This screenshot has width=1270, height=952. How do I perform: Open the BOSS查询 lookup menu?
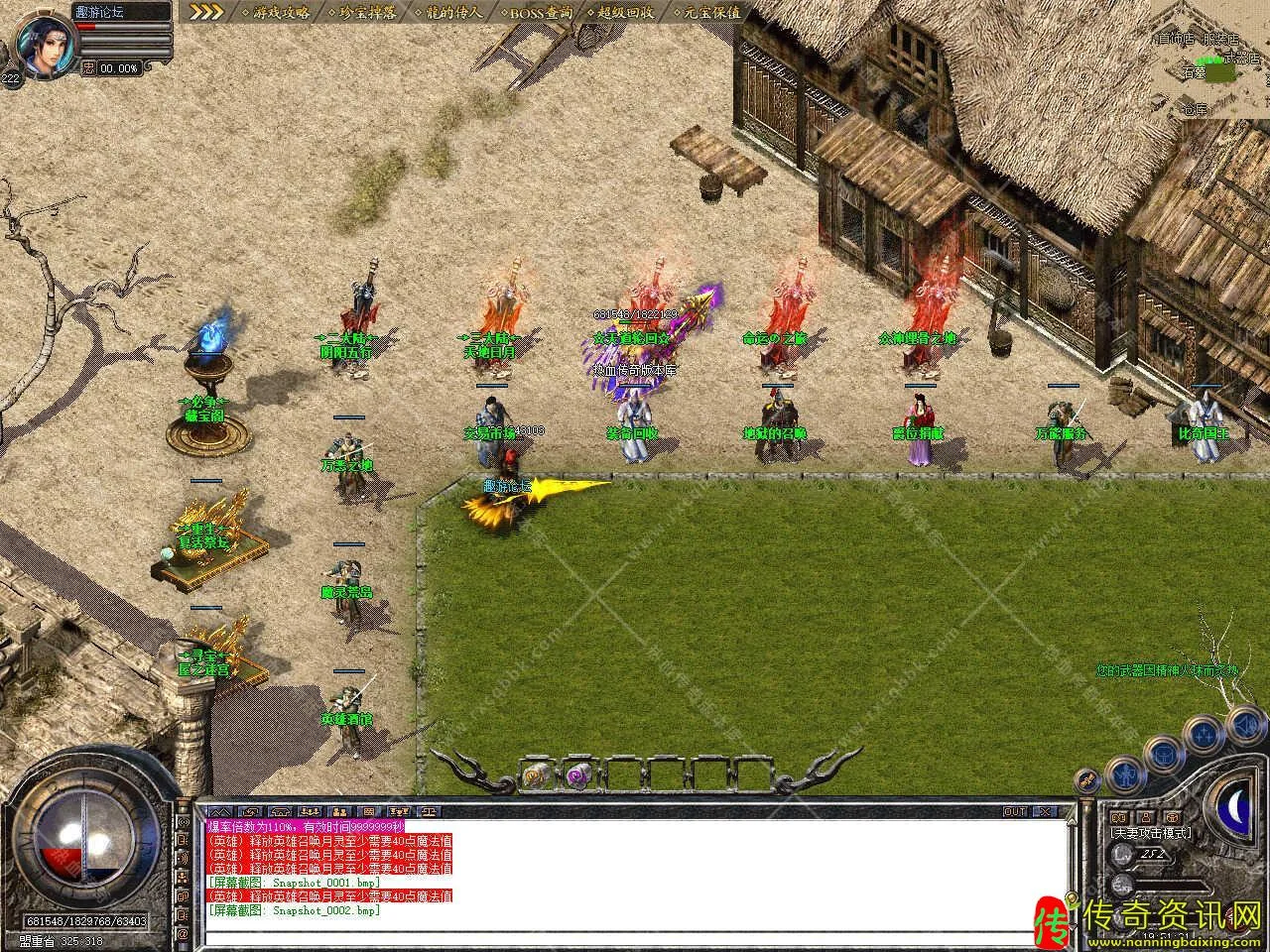point(542,12)
